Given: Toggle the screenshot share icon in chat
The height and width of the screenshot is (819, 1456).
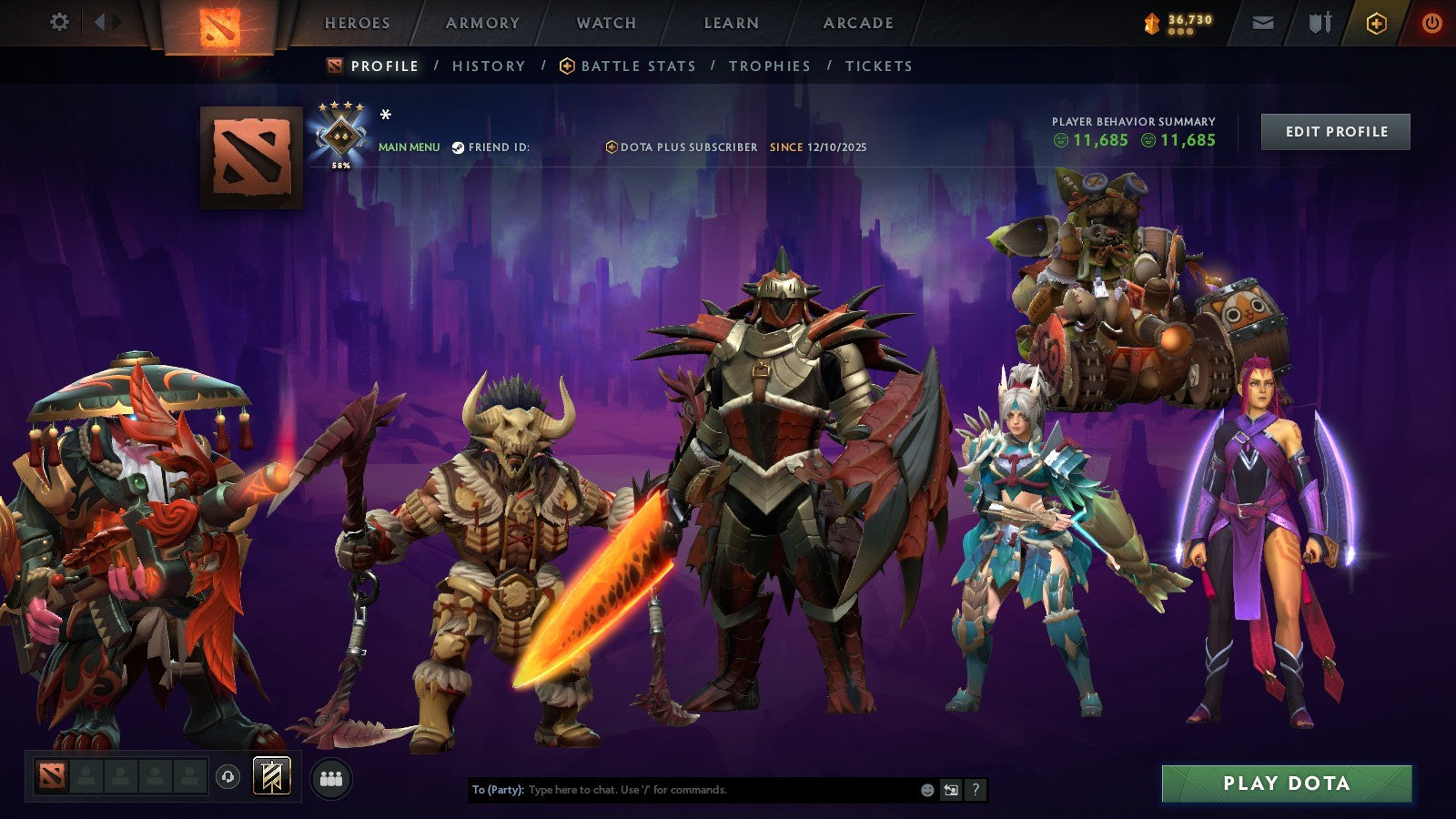Looking at the screenshot, I should click(952, 791).
